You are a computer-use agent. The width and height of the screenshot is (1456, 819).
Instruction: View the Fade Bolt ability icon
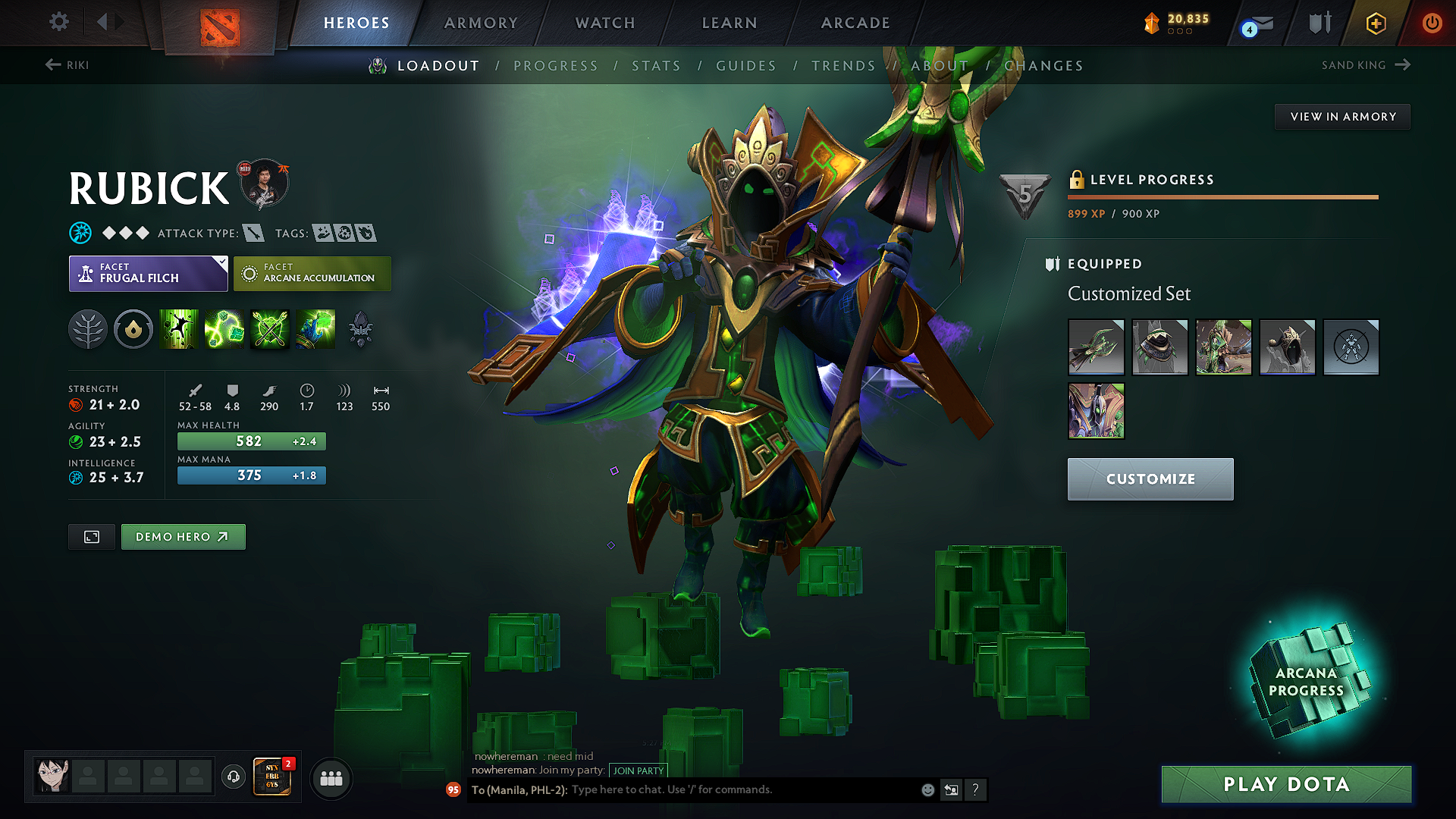pyautogui.click(x=224, y=329)
